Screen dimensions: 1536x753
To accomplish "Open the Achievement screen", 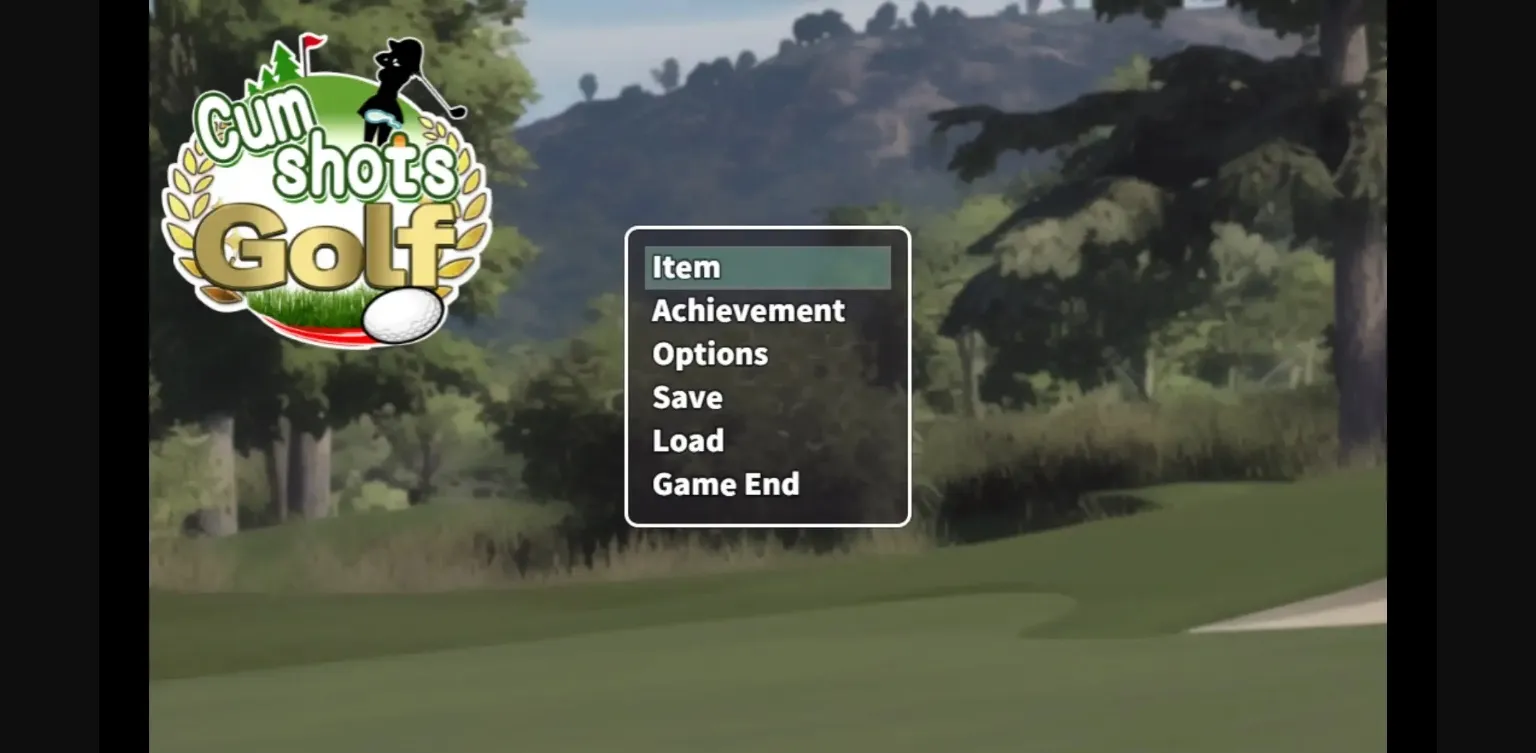I will click(x=747, y=311).
